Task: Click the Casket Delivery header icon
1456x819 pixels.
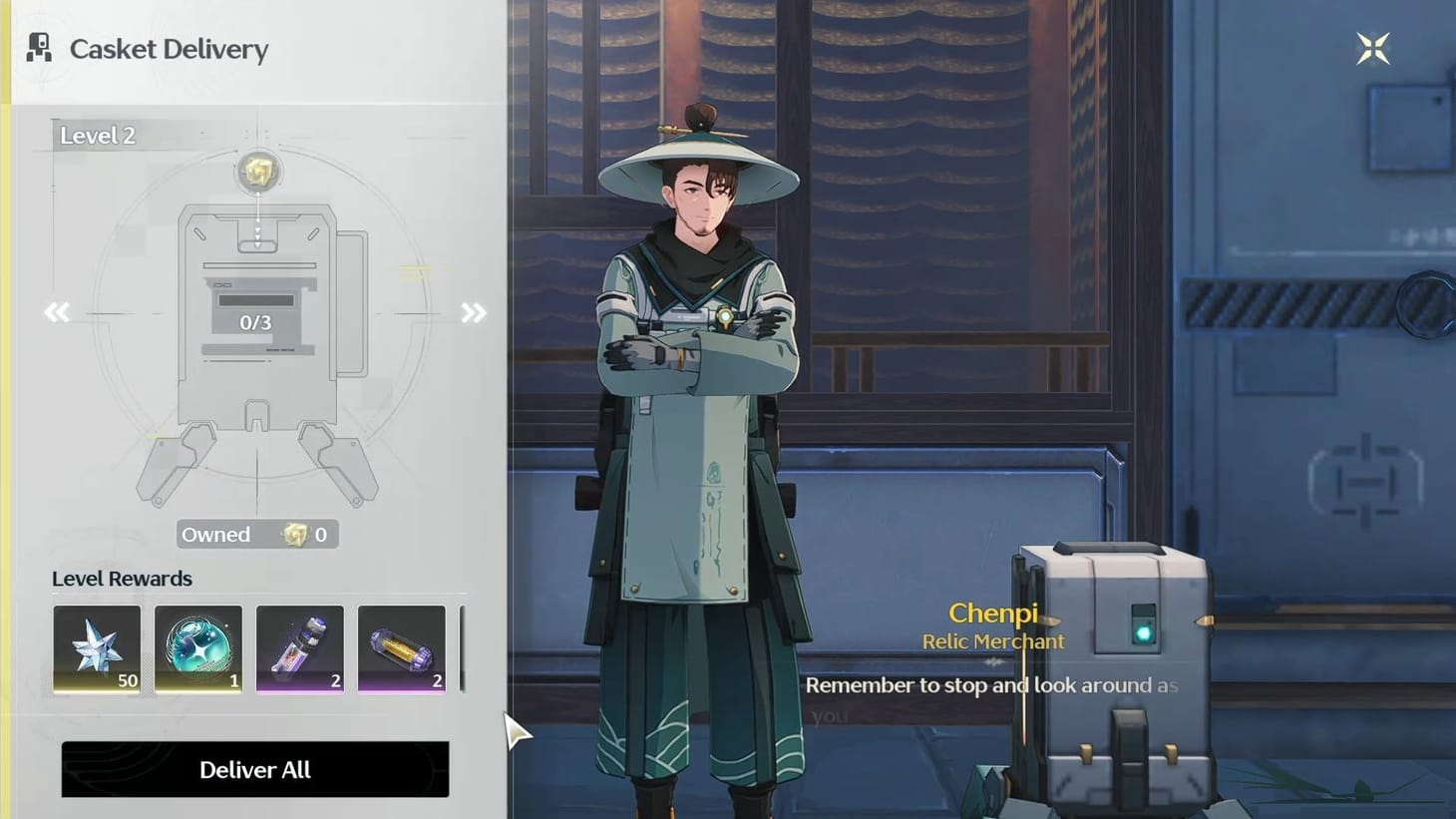Action: pos(38,48)
